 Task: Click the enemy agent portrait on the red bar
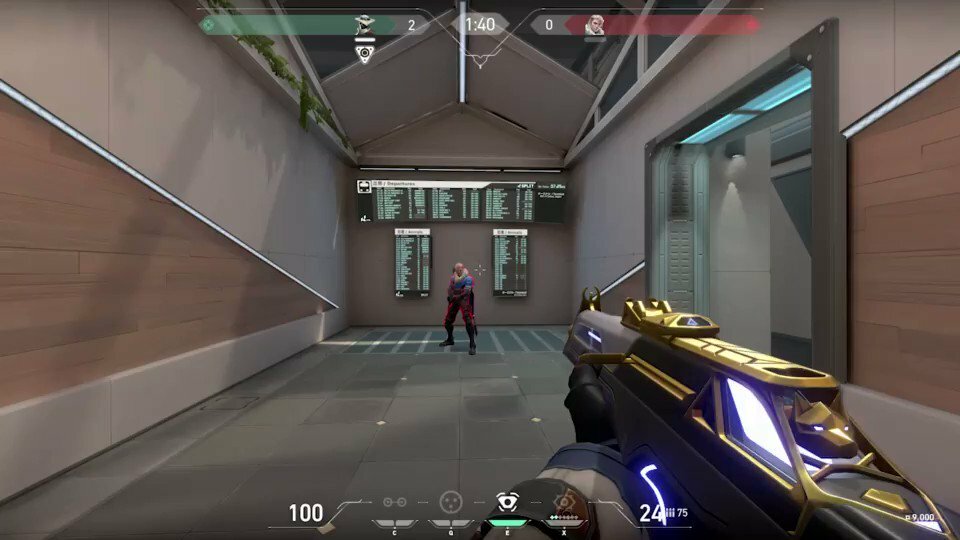[595, 25]
